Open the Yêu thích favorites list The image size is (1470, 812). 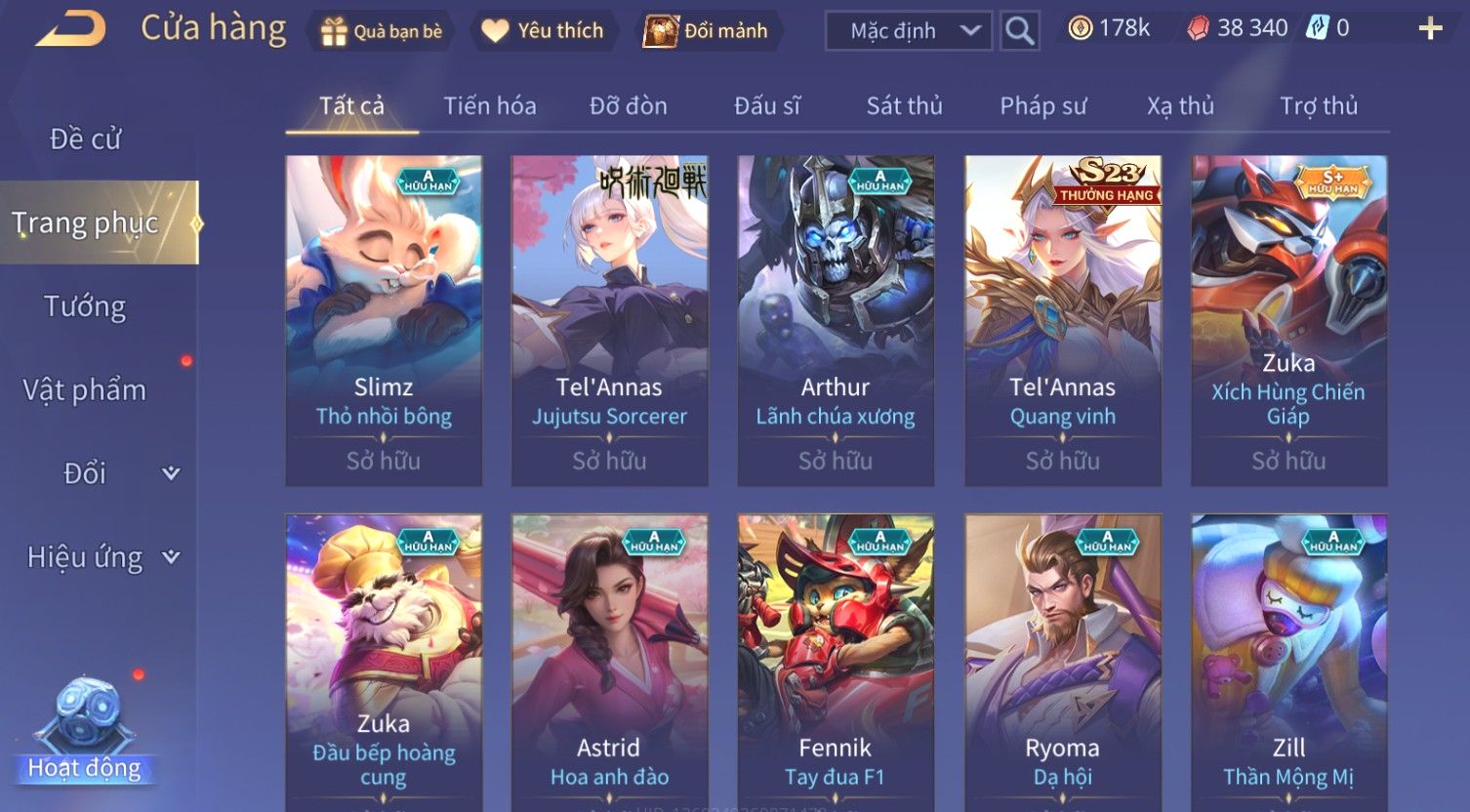[543, 31]
